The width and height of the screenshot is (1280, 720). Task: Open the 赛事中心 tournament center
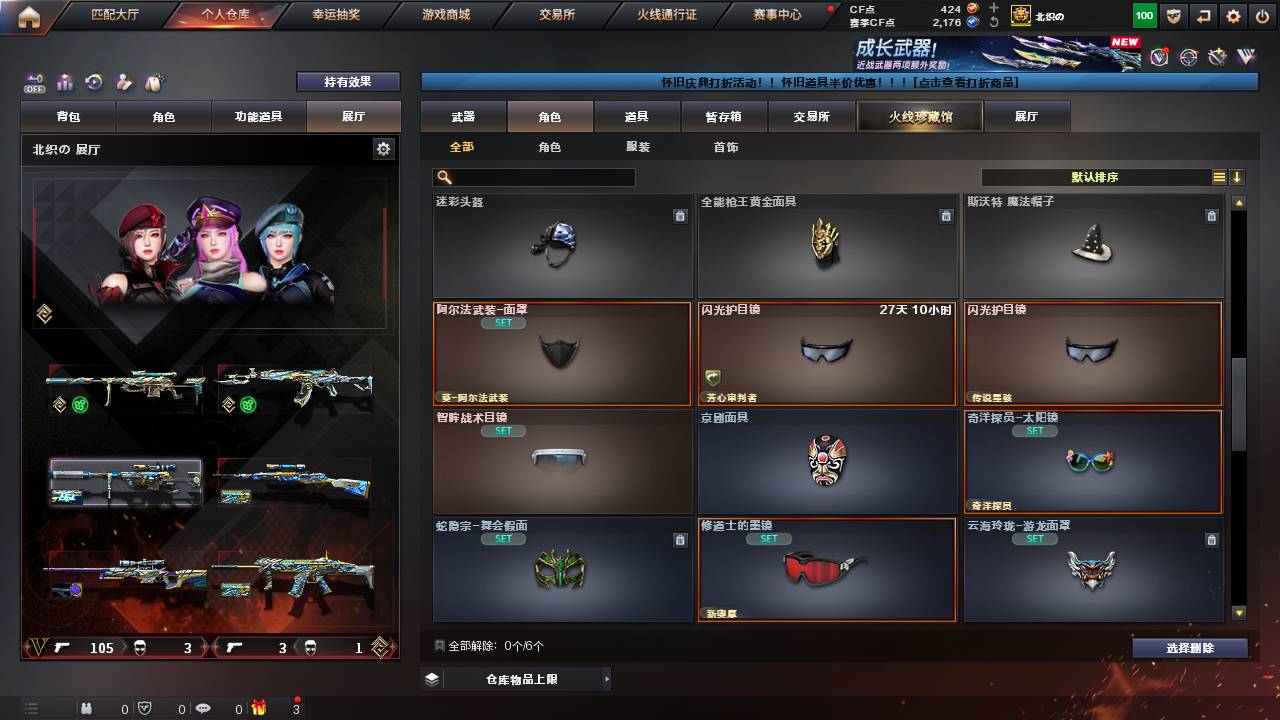[x=777, y=15]
